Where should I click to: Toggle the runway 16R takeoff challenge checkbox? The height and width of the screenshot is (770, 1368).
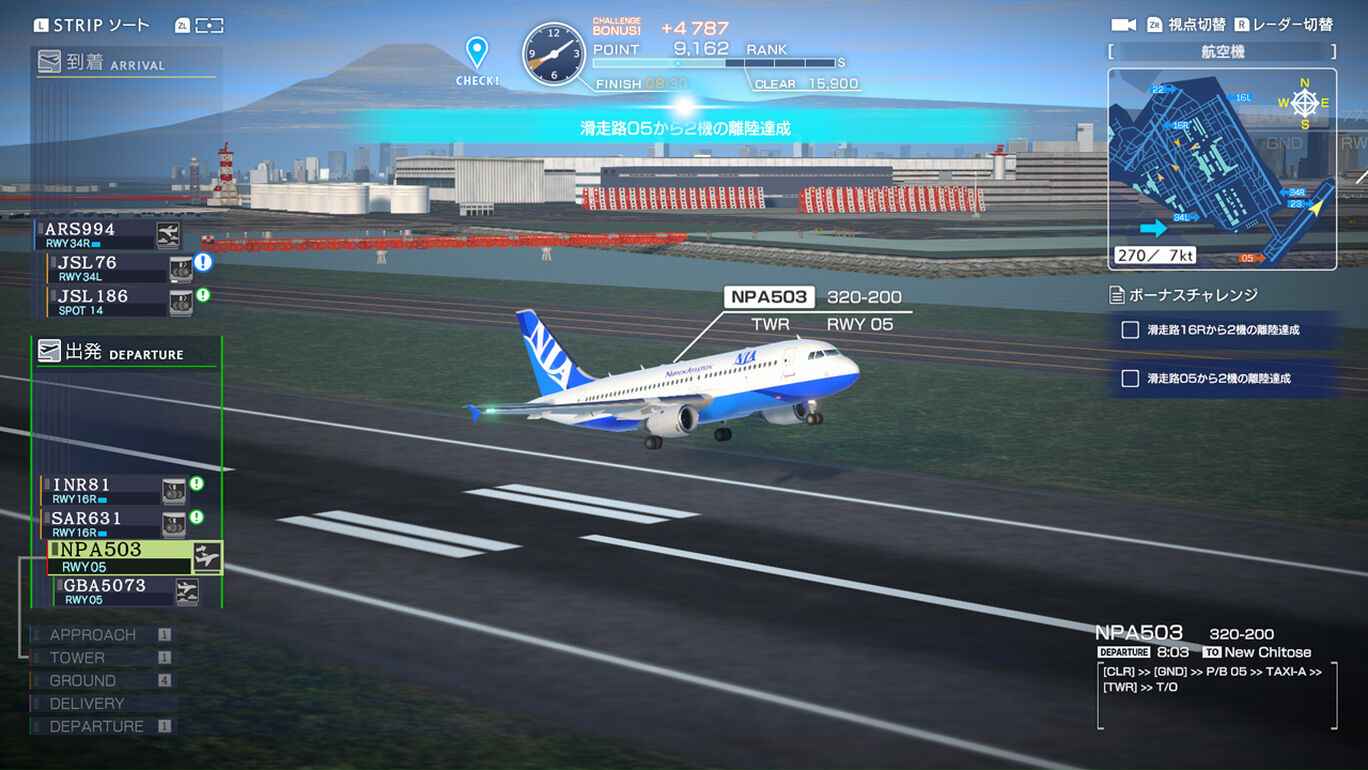1130,330
